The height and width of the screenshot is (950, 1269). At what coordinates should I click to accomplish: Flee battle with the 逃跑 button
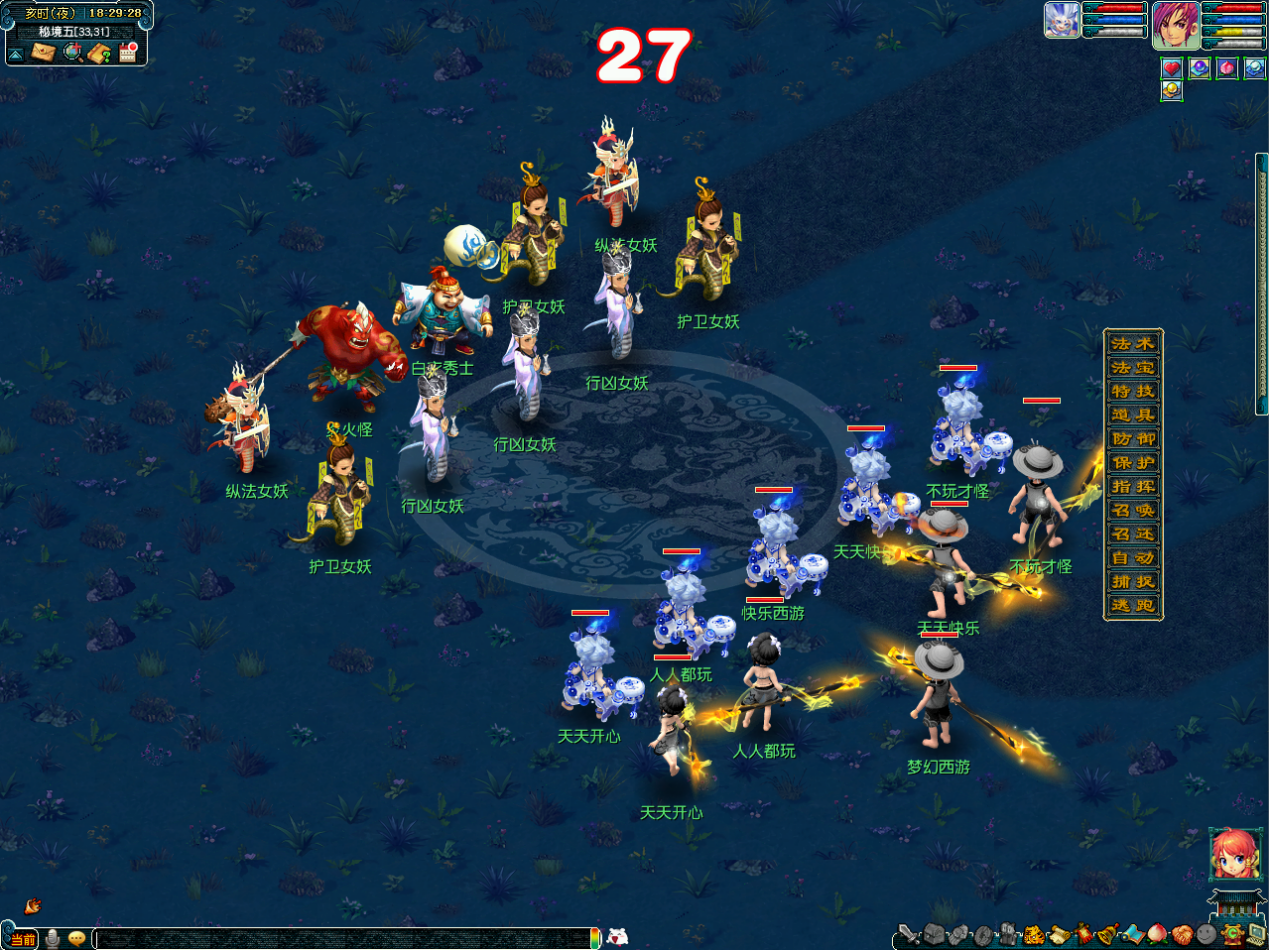(x=1133, y=606)
